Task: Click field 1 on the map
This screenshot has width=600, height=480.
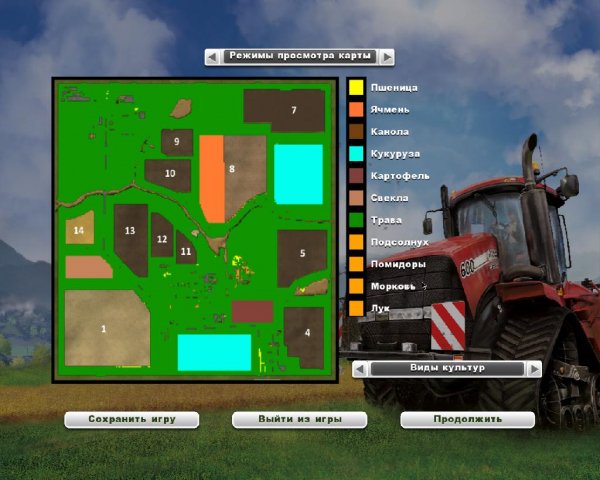Action: 106,328
